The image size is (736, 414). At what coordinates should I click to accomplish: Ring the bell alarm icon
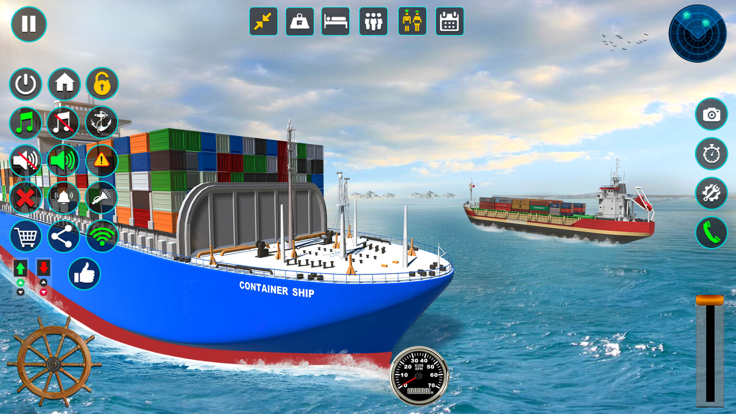(x=64, y=198)
